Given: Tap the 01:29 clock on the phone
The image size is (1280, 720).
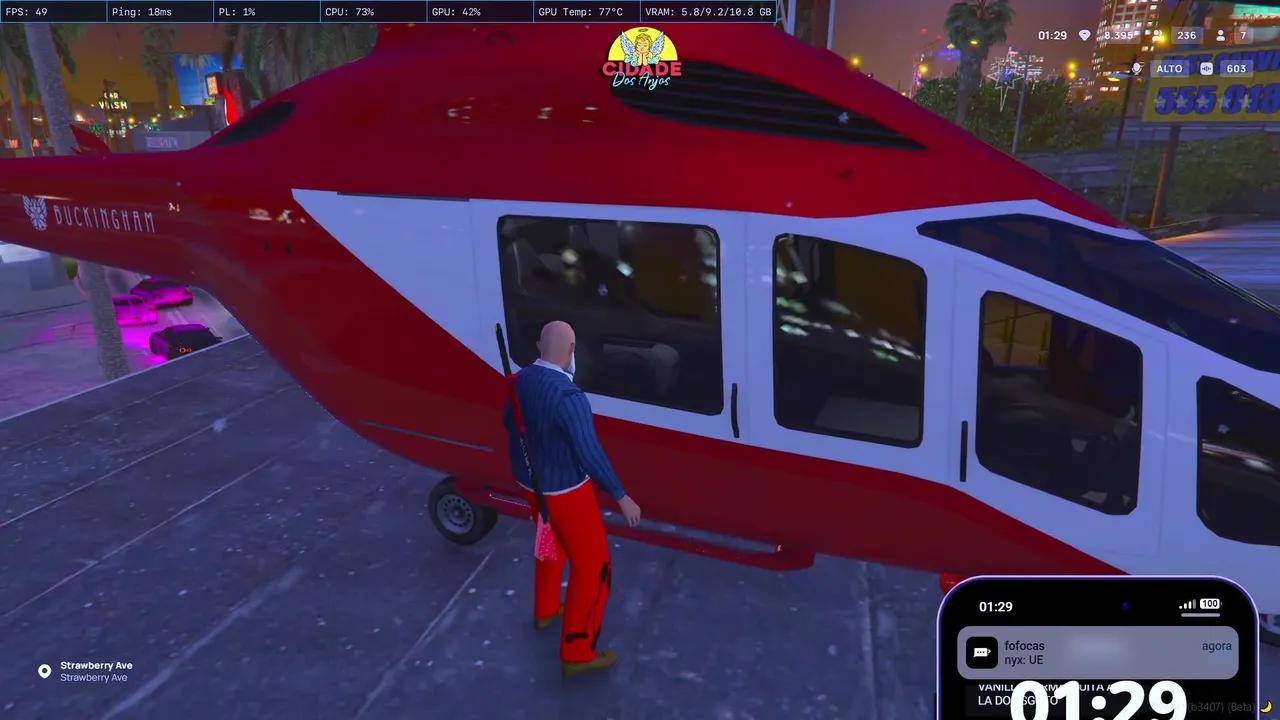Looking at the screenshot, I should coord(996,606).
